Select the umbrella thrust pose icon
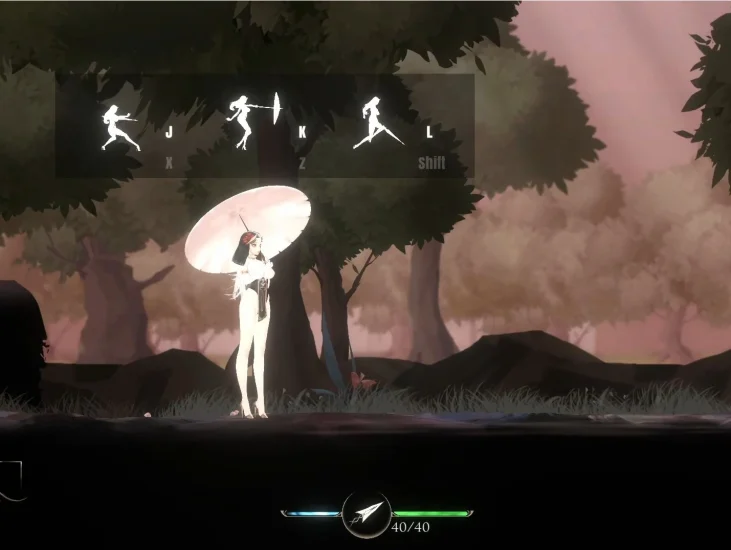Image resolution: width=731 pixels, height=550 pixels. click(x=253, y=122)
